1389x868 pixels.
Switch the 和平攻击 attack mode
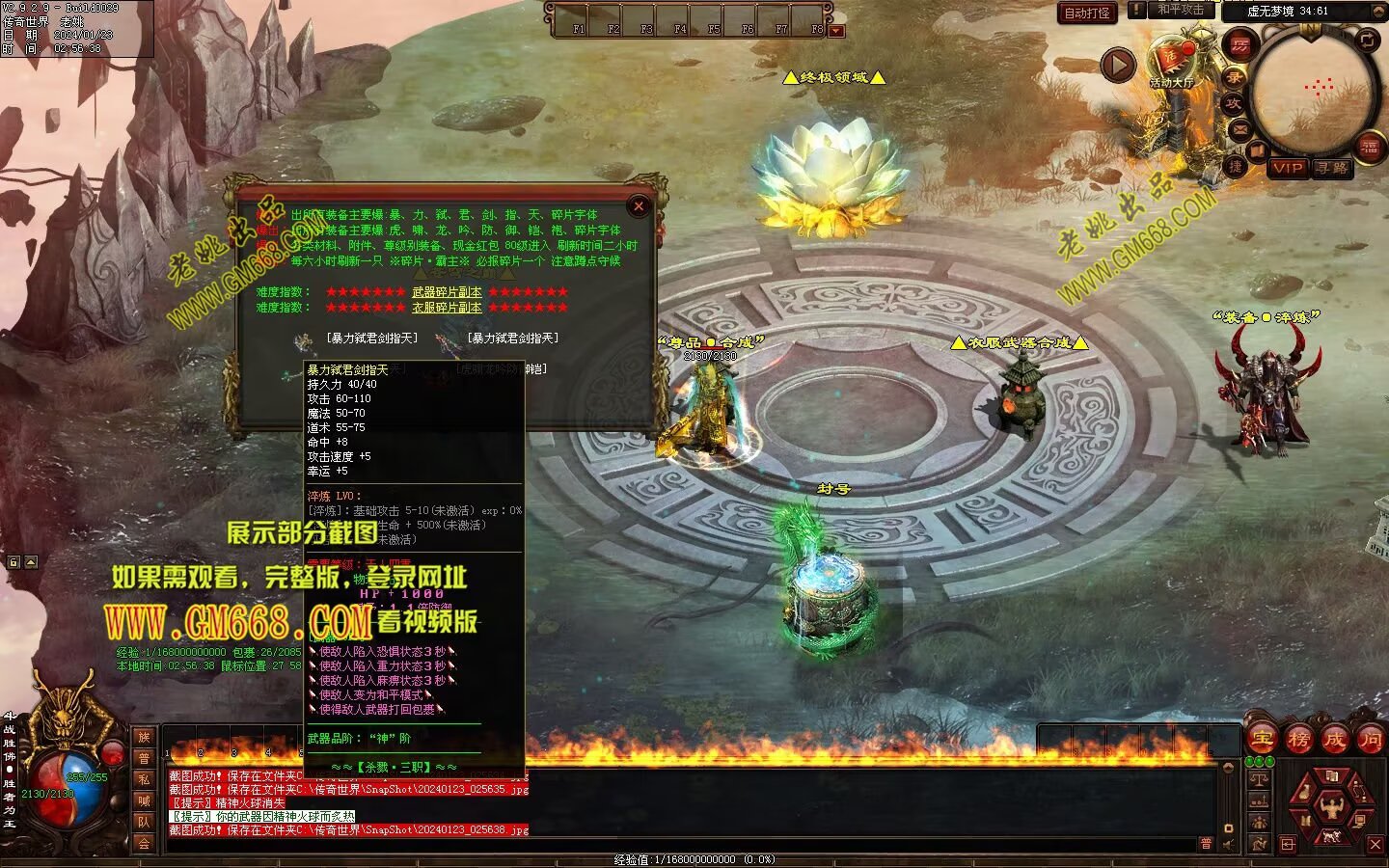click(1180, 10)
